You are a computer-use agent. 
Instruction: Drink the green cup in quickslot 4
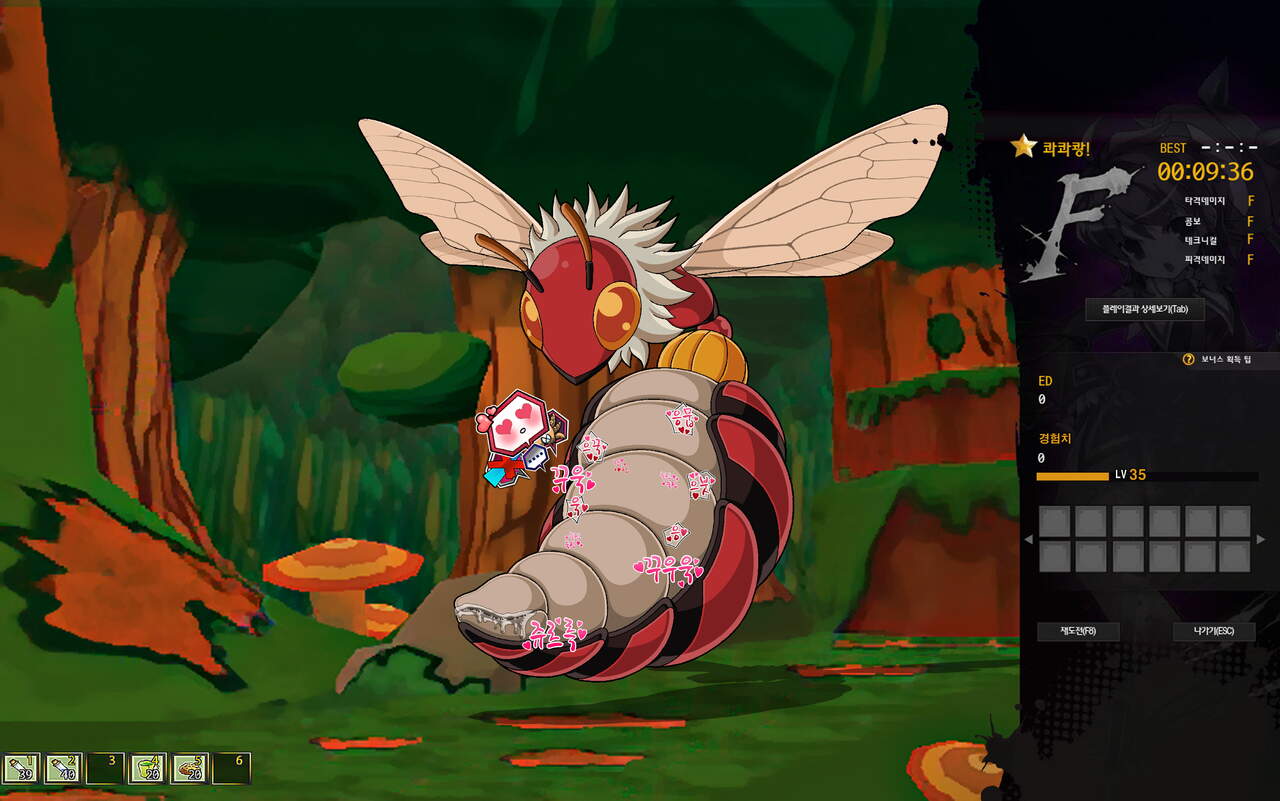point(148,768)
